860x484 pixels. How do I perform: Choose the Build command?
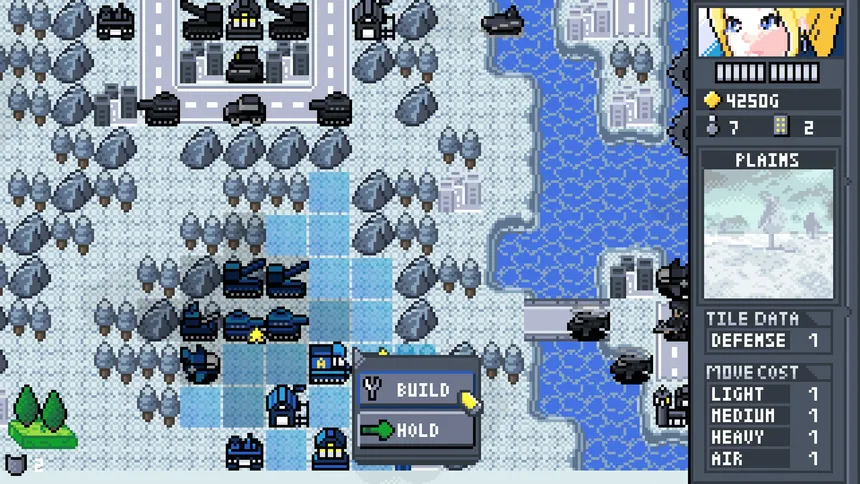[x=415, y=389]
